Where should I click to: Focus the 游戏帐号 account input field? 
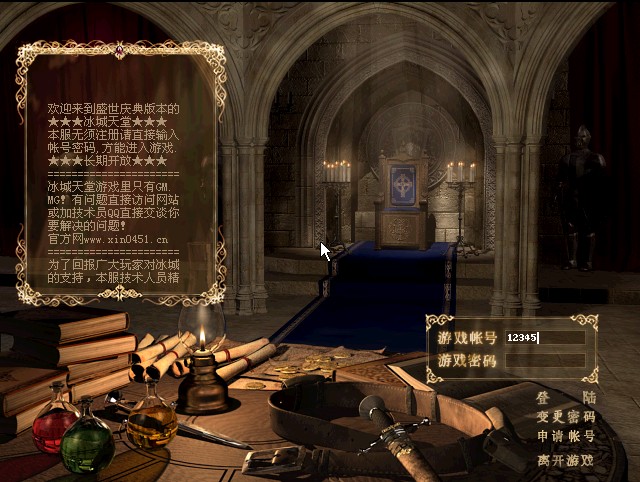point(545,338)
